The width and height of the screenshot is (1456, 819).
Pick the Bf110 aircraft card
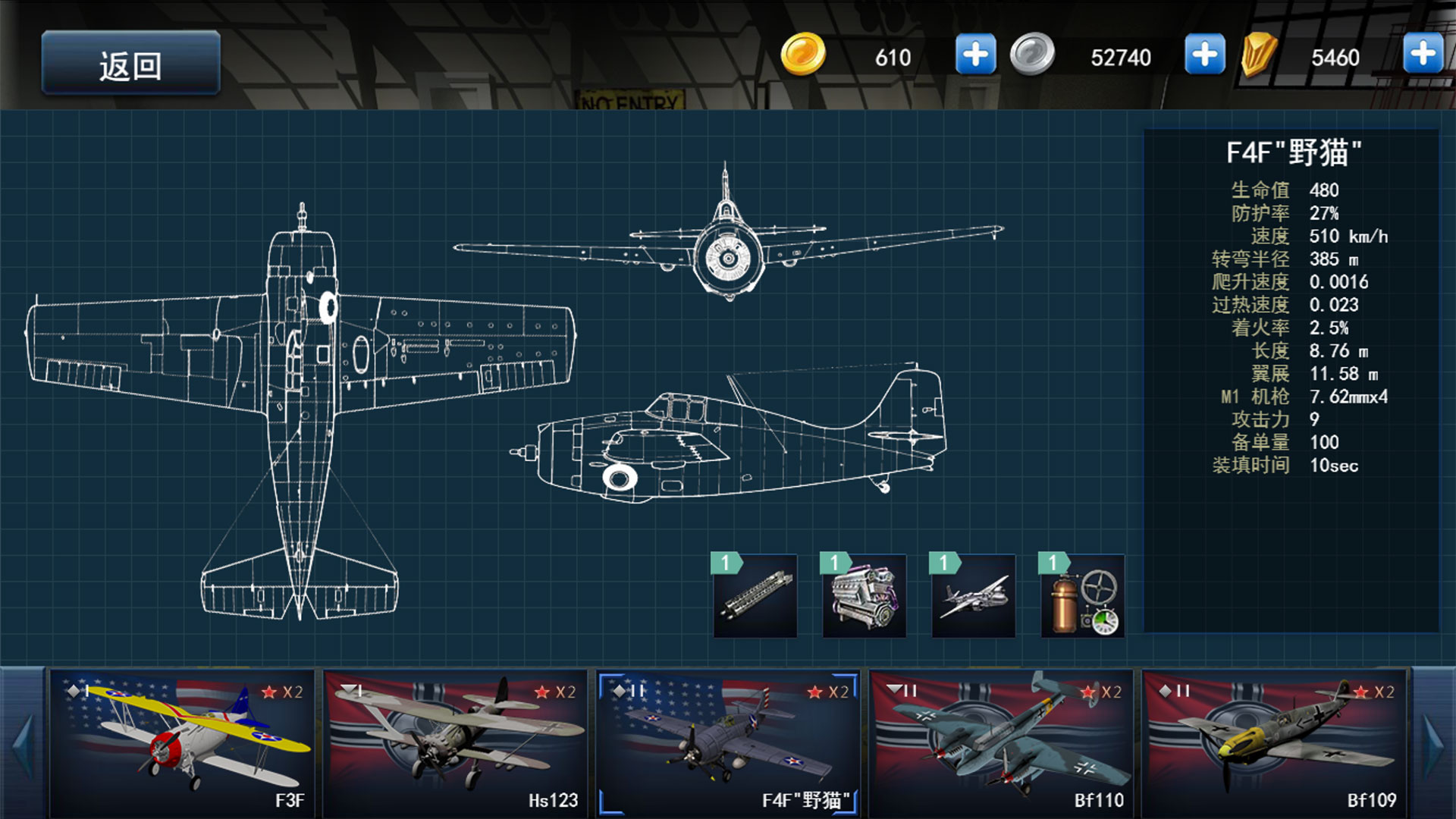click(x=1001, y=743)
